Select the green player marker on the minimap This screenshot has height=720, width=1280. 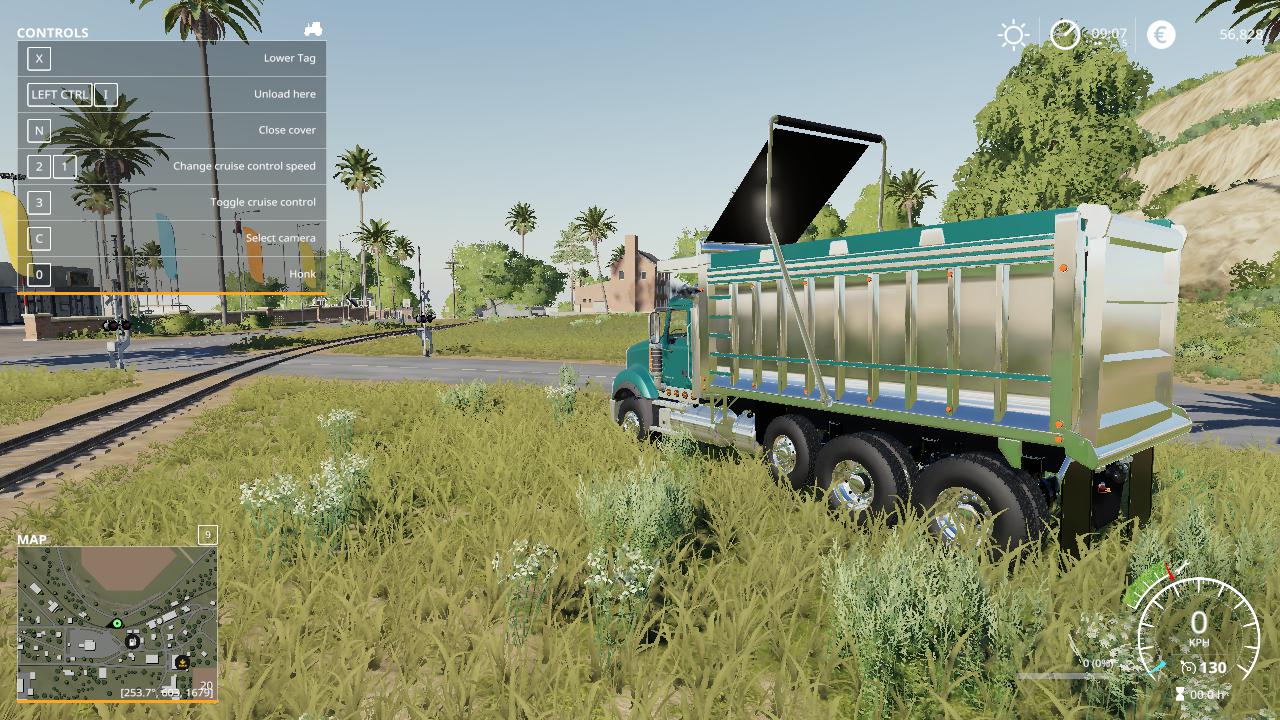pyautogui.click(x=117, y=624)
